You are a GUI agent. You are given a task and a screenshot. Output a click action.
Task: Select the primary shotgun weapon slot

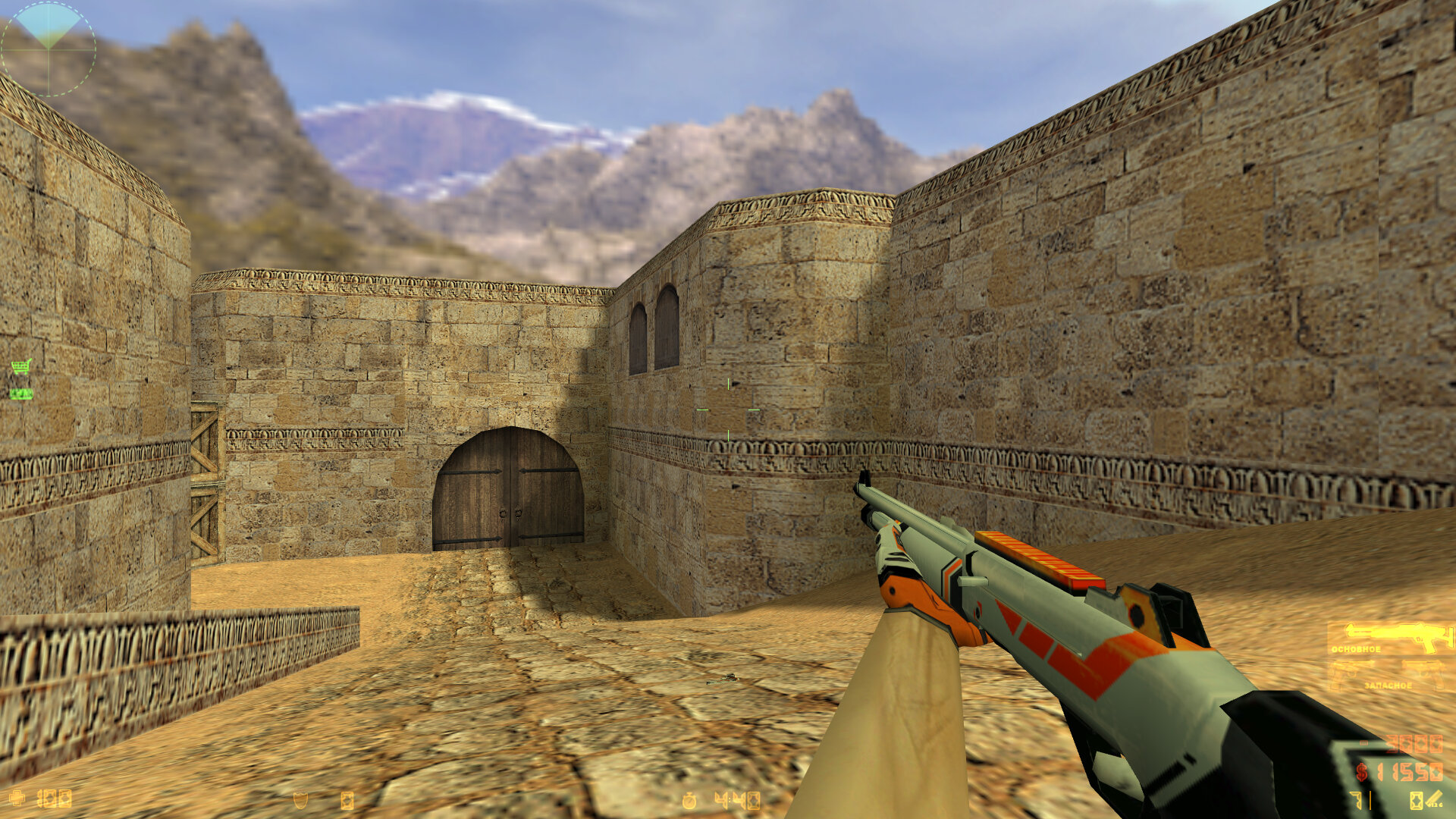[1389, 638]
